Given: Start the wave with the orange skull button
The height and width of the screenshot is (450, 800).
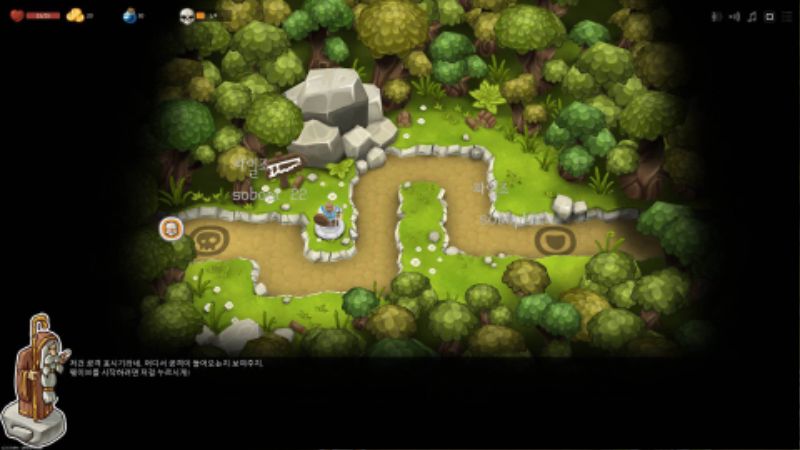Looking at the screenshot, I should pyautogui.click(x=171, y=228).
